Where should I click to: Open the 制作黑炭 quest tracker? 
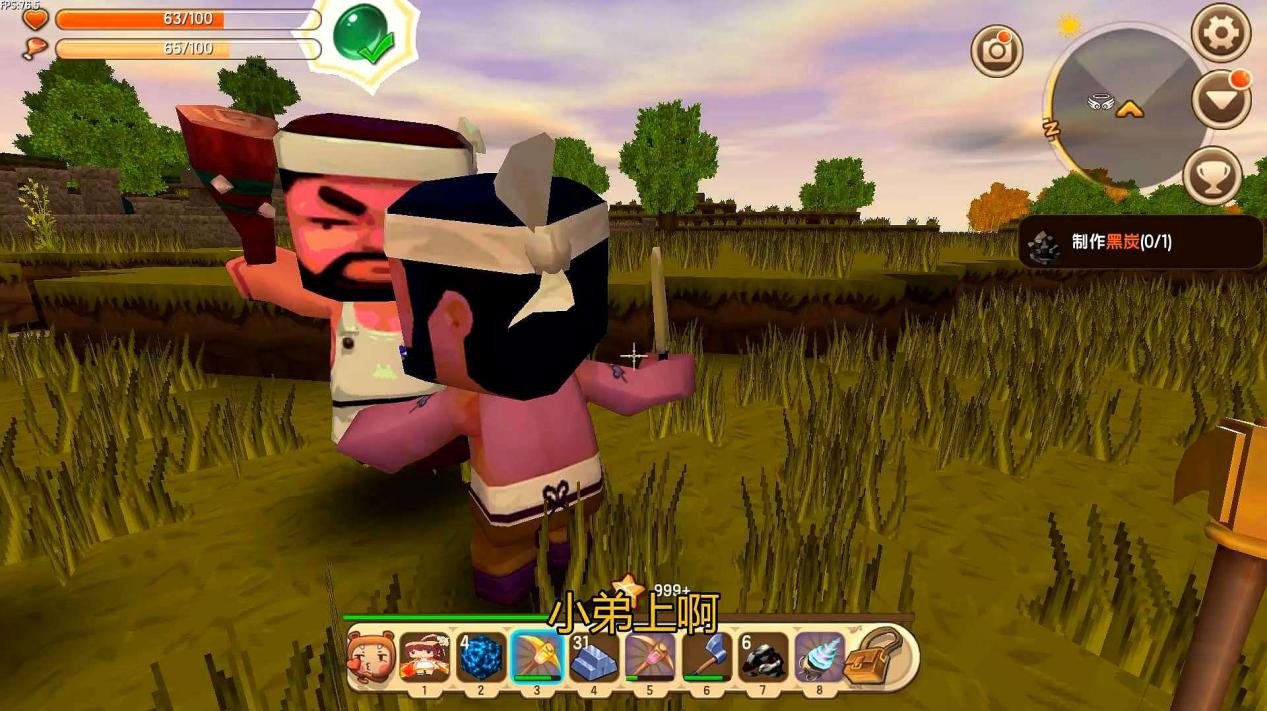tap(1140, 243)
